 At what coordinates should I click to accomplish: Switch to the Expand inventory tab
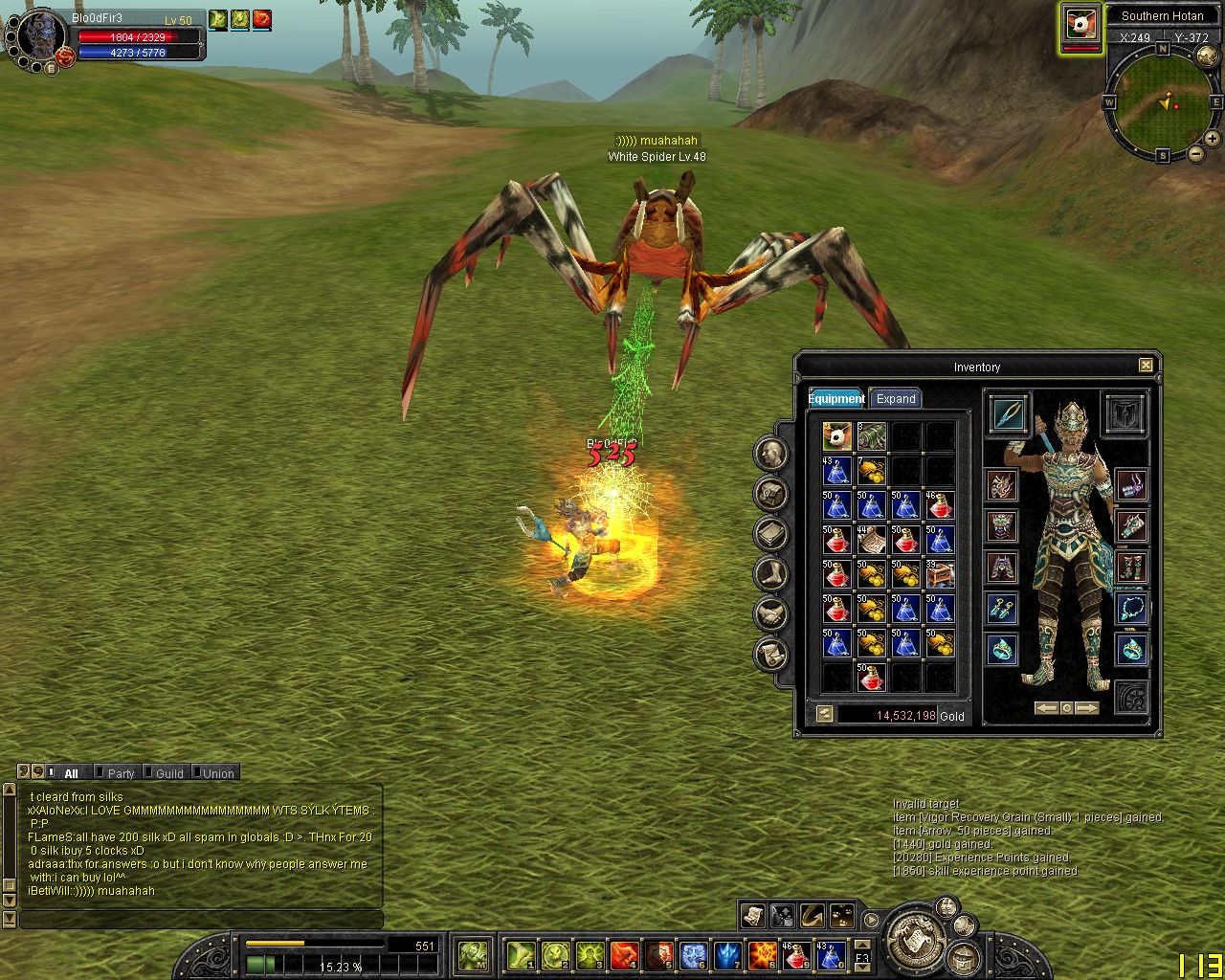(x=896, y=399)
